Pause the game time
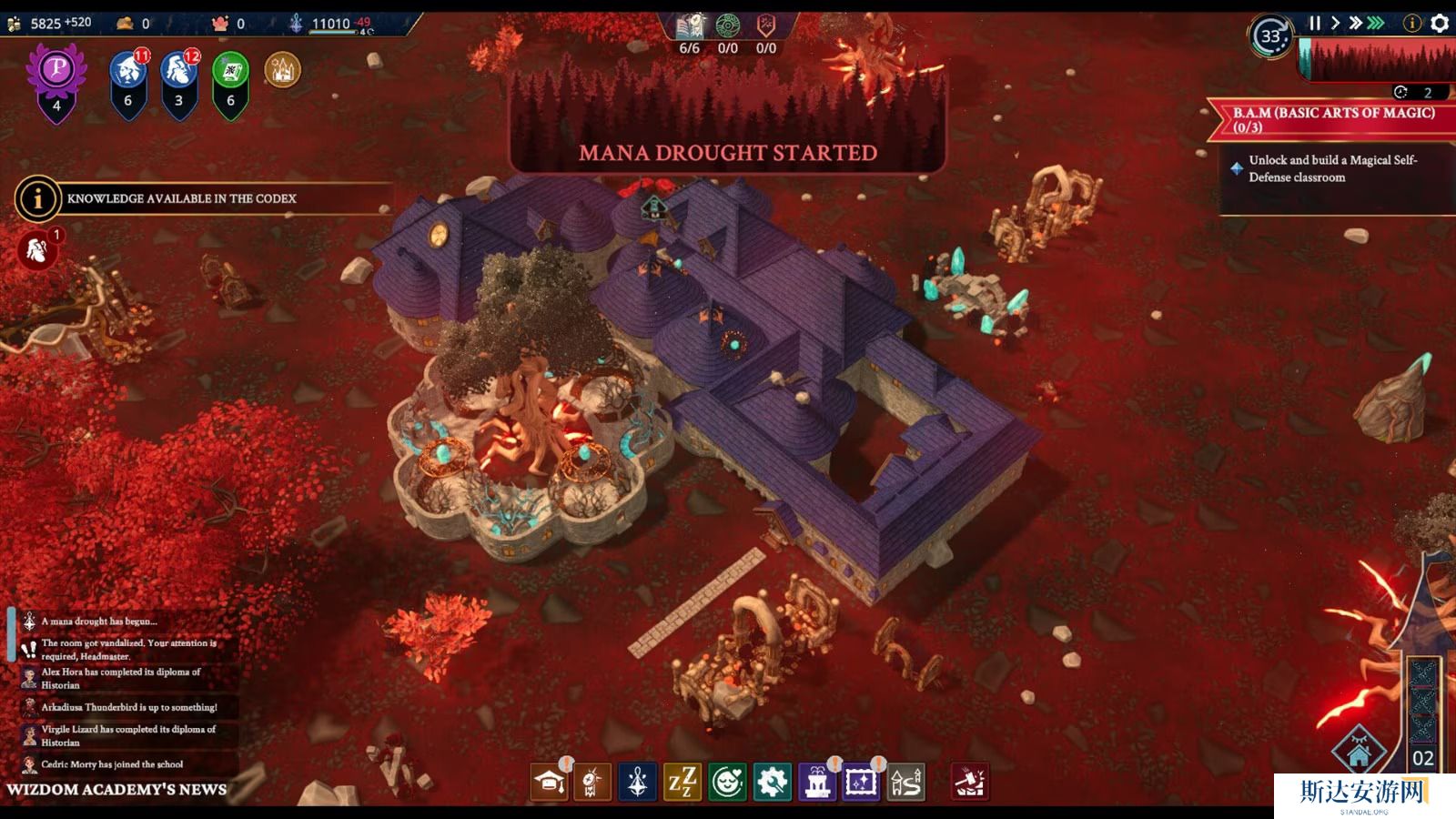 click(1314, 24)
